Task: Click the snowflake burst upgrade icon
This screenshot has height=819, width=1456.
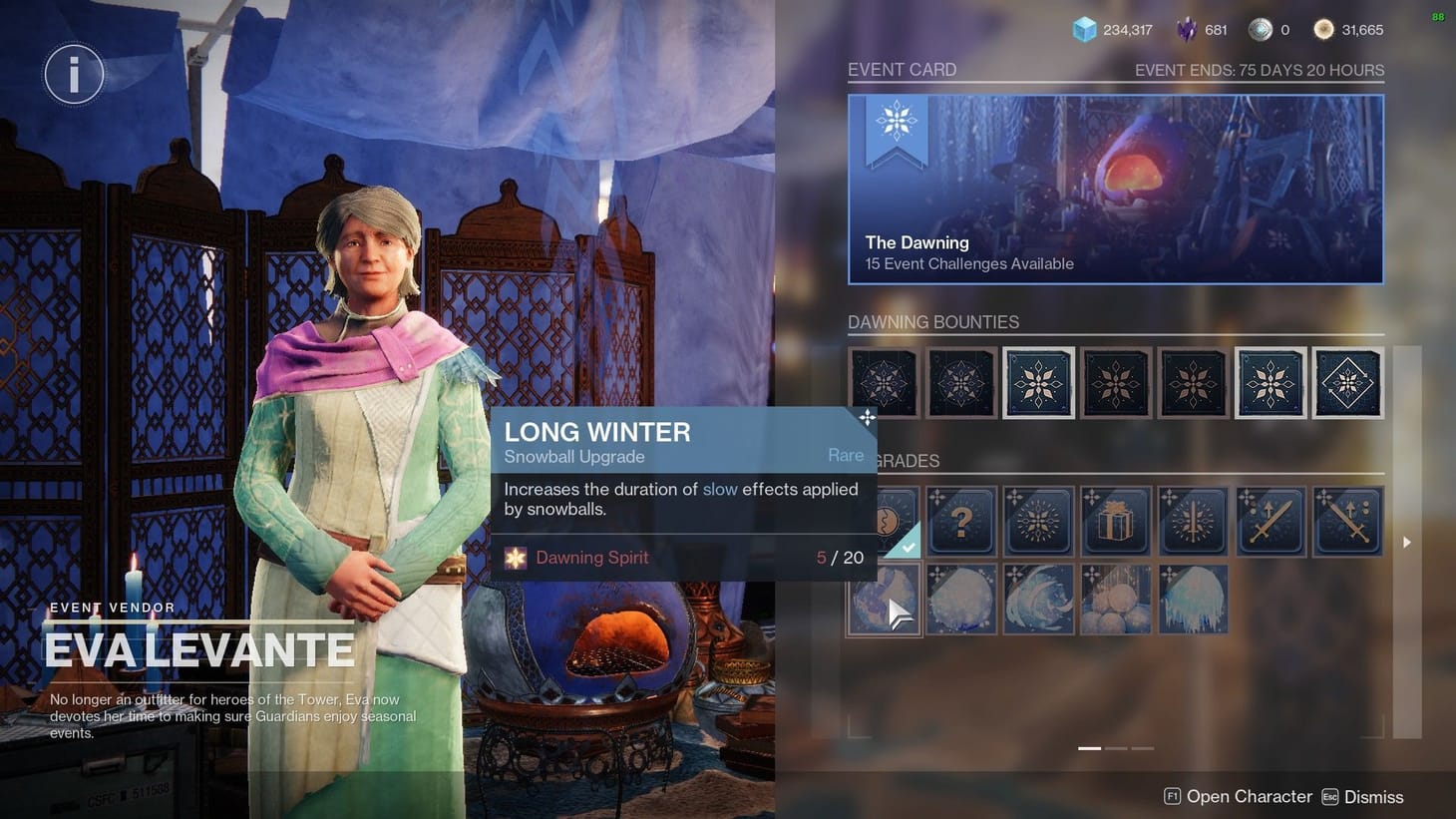Action: (x=1038, y=521)
